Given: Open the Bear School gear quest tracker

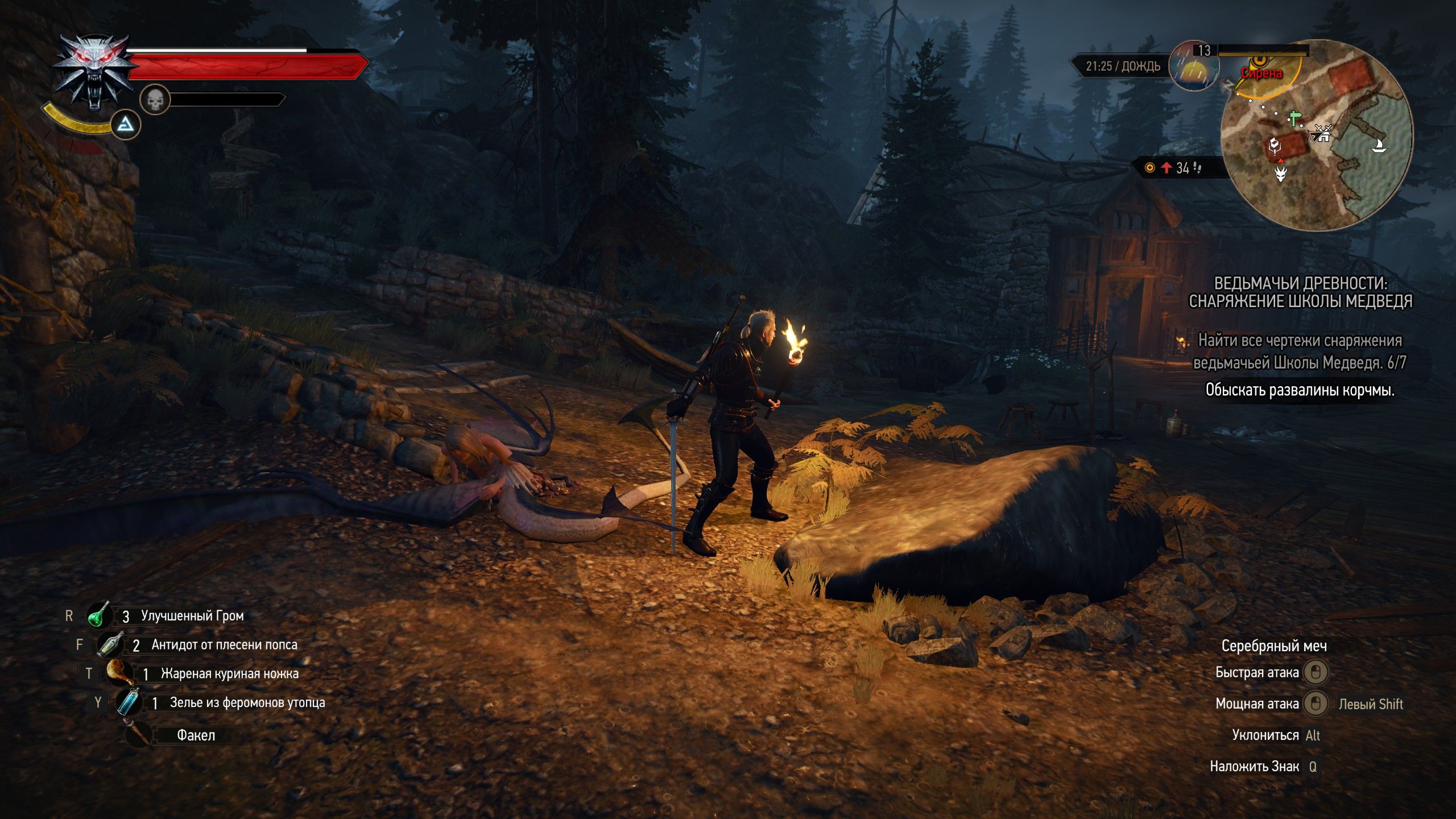Looking at the screenshot, I should pyautogui.click(x=1300, y=292).
